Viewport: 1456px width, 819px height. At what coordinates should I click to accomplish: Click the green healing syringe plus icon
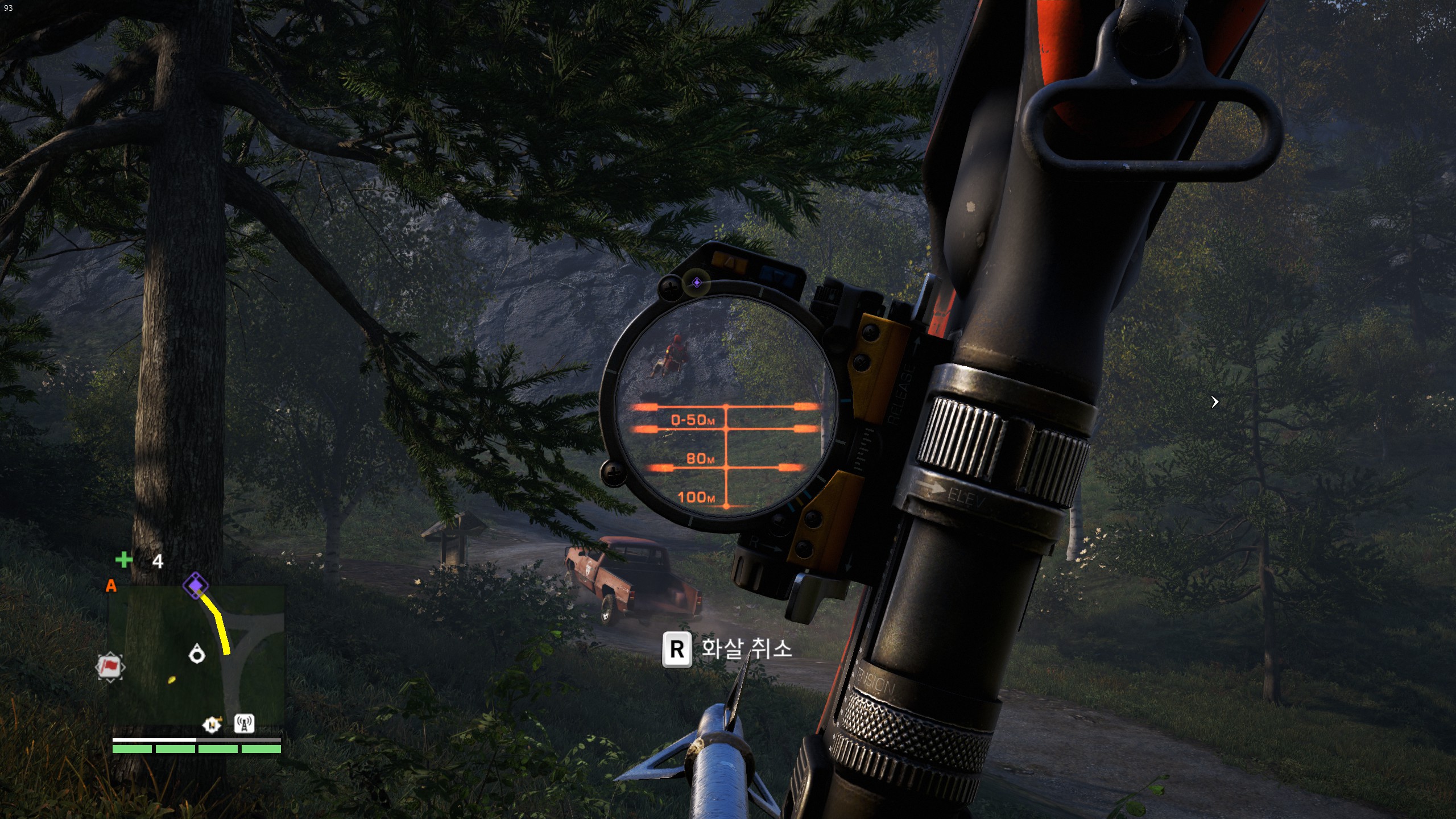click(123, 560)
